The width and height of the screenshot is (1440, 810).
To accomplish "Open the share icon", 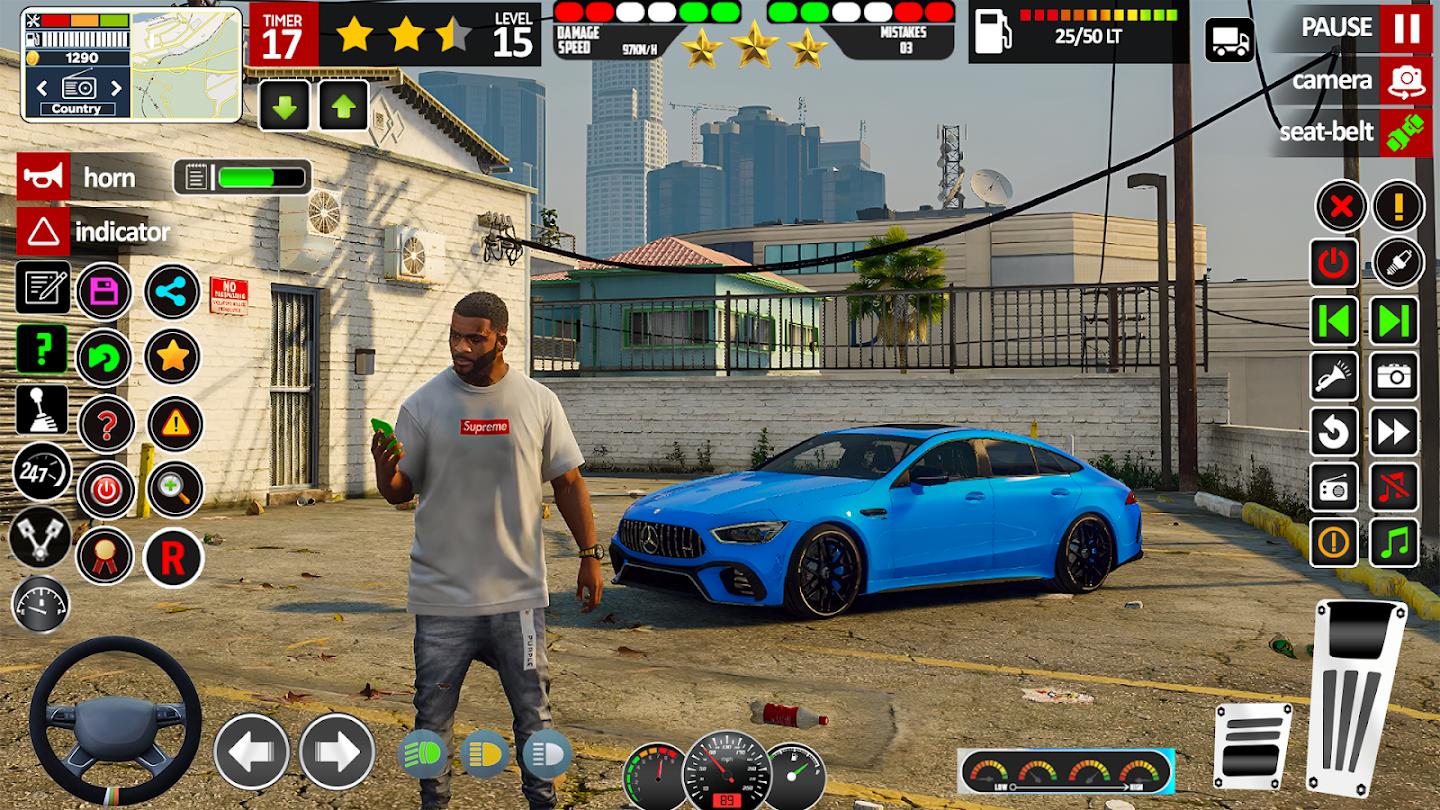I will click(x=173, y=292).
